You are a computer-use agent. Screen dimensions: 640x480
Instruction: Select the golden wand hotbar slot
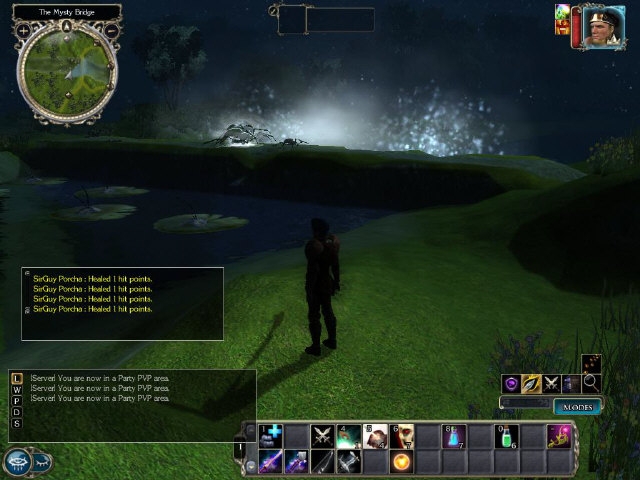coord(557,436)
